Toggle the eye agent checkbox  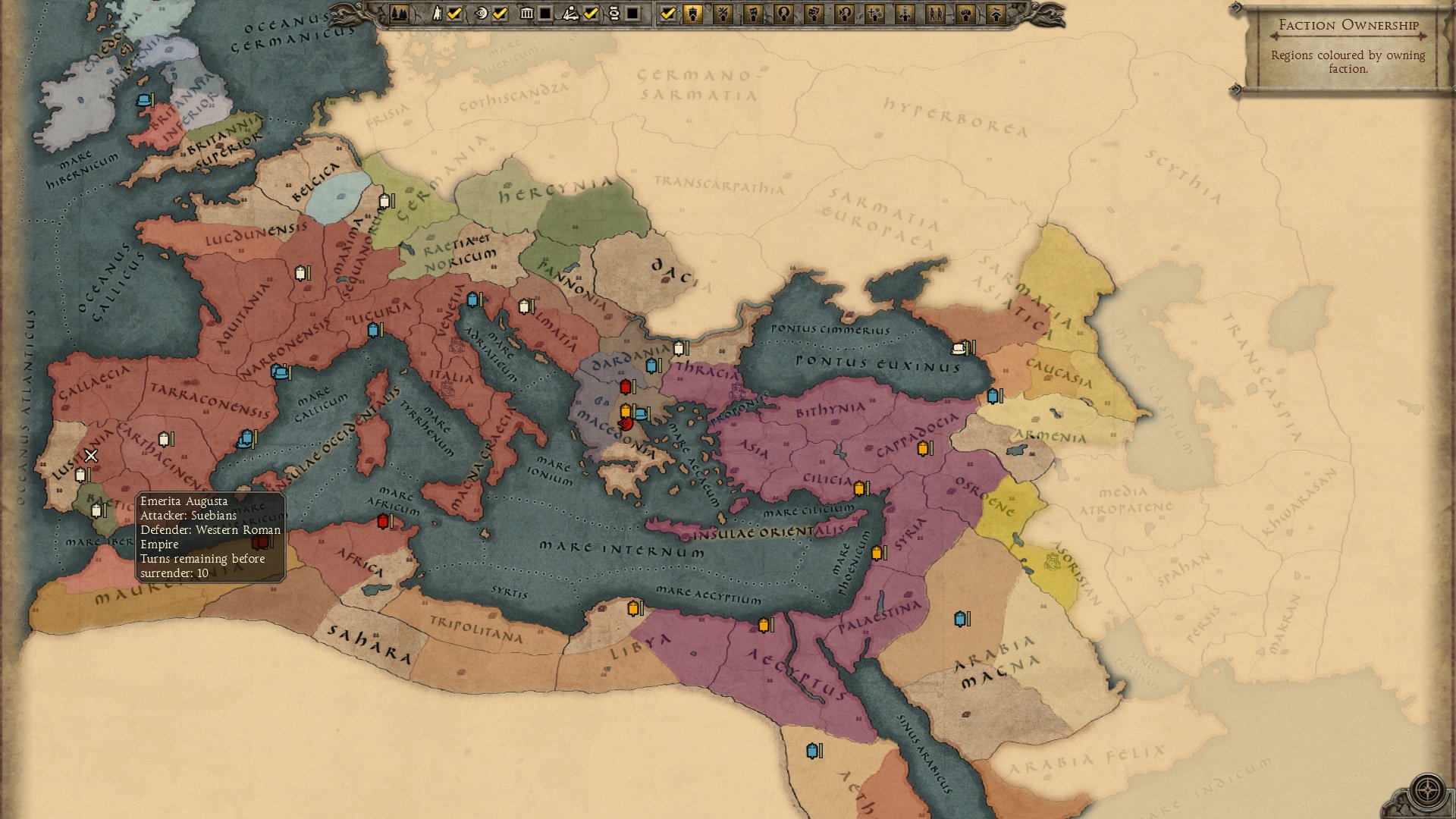pos(500,14)
